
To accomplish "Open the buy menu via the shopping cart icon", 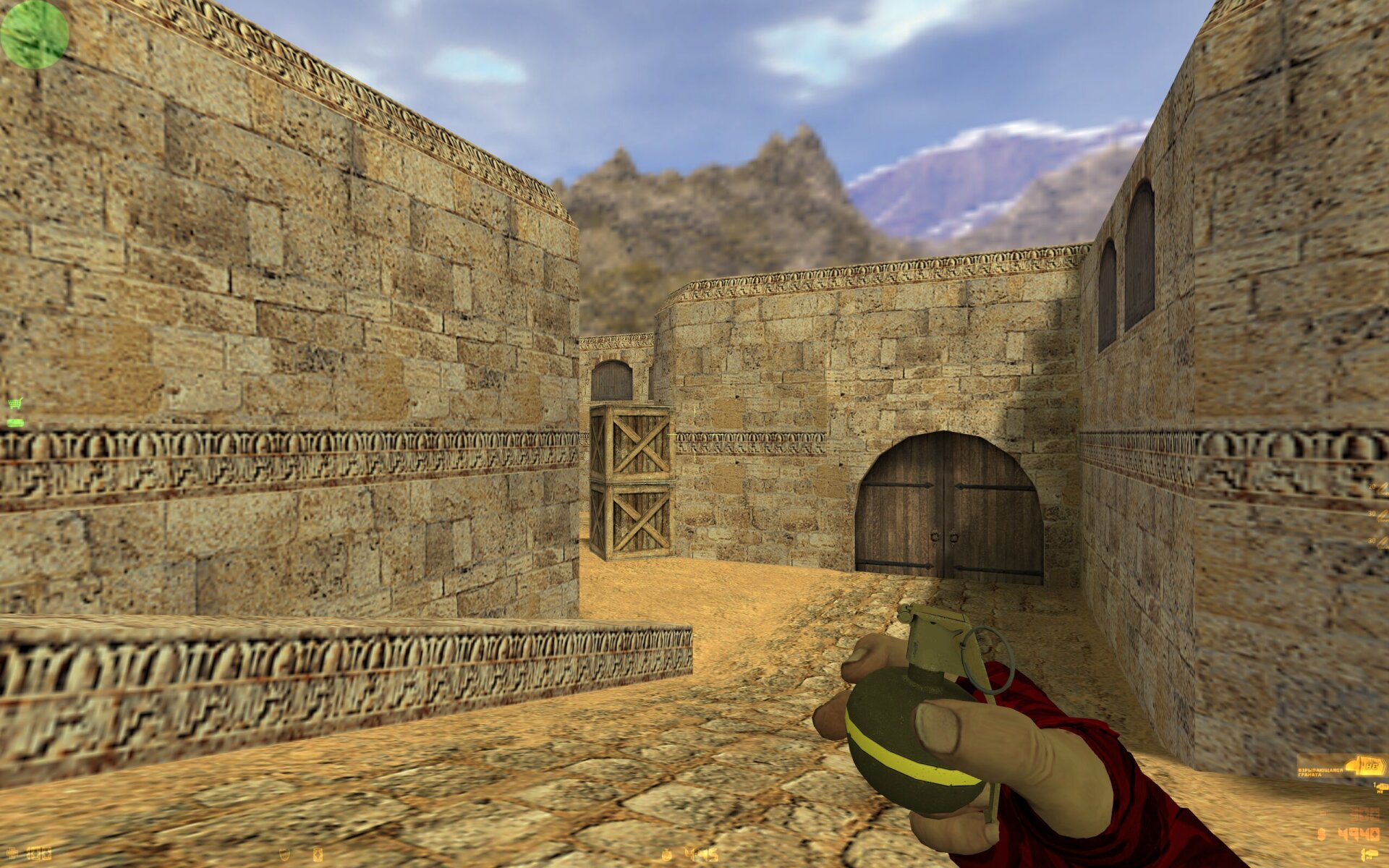I will click(x=14, y=404).
